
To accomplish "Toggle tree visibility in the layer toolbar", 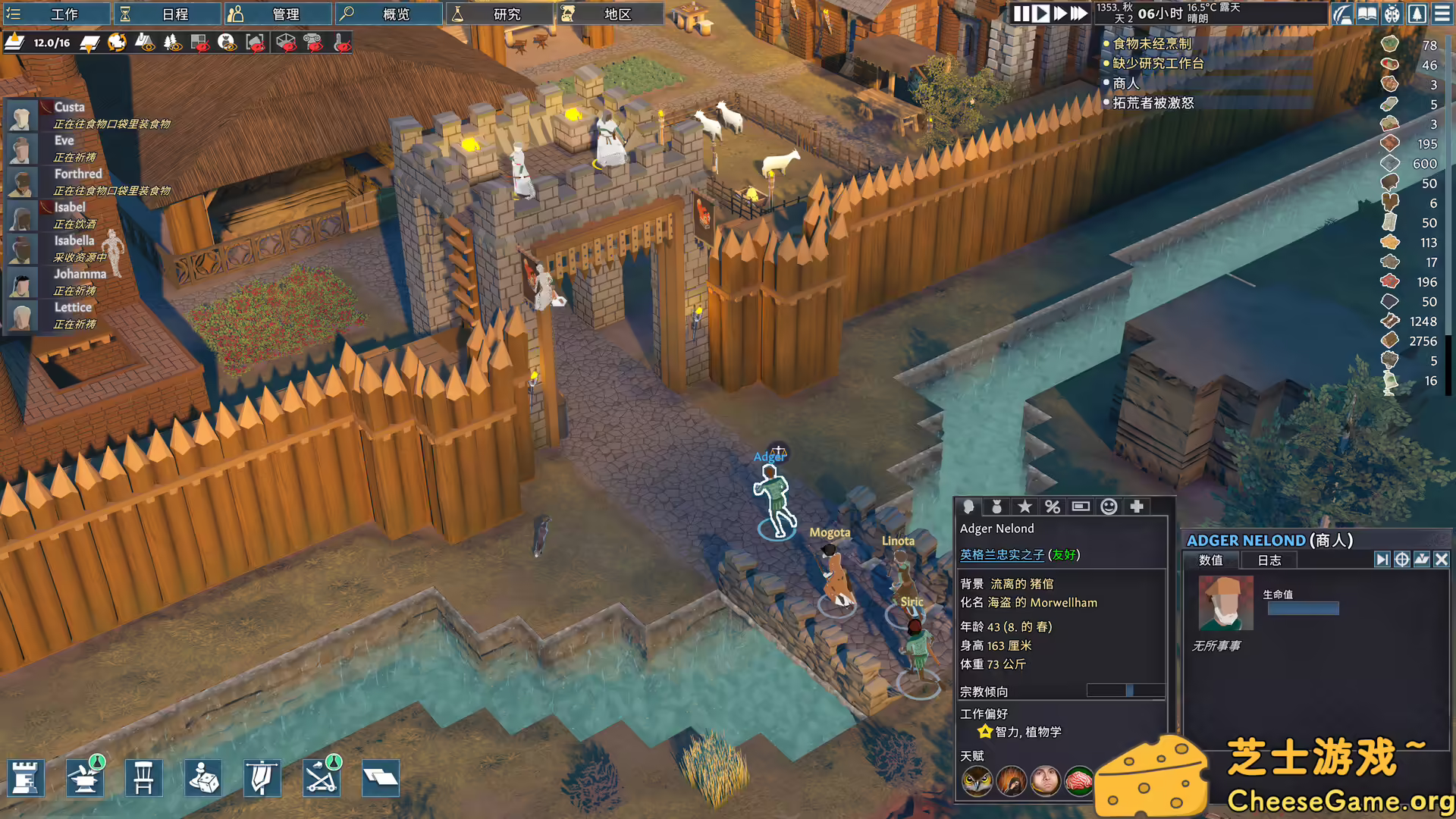I will (172, 43).
